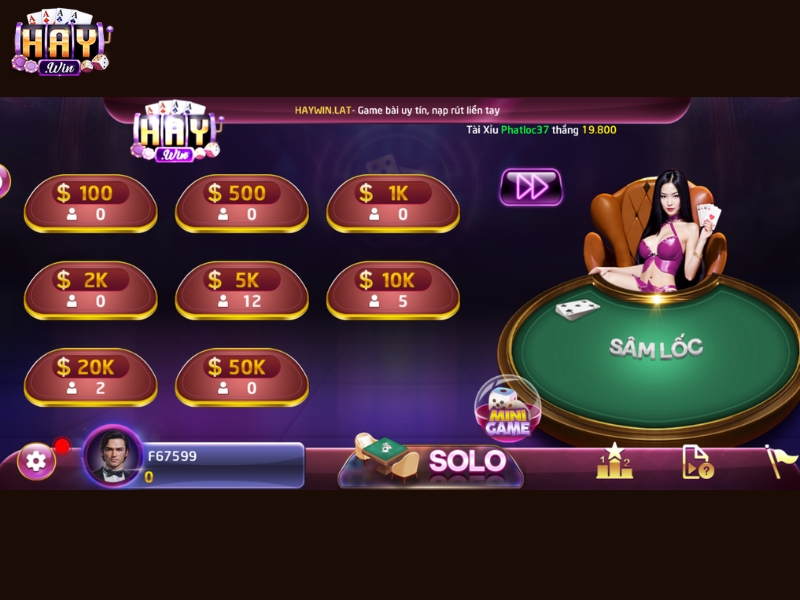Viewport: 800px width, 600px height.
Task: Click the Hay Win logo in top corner
Action: point(61,42)
